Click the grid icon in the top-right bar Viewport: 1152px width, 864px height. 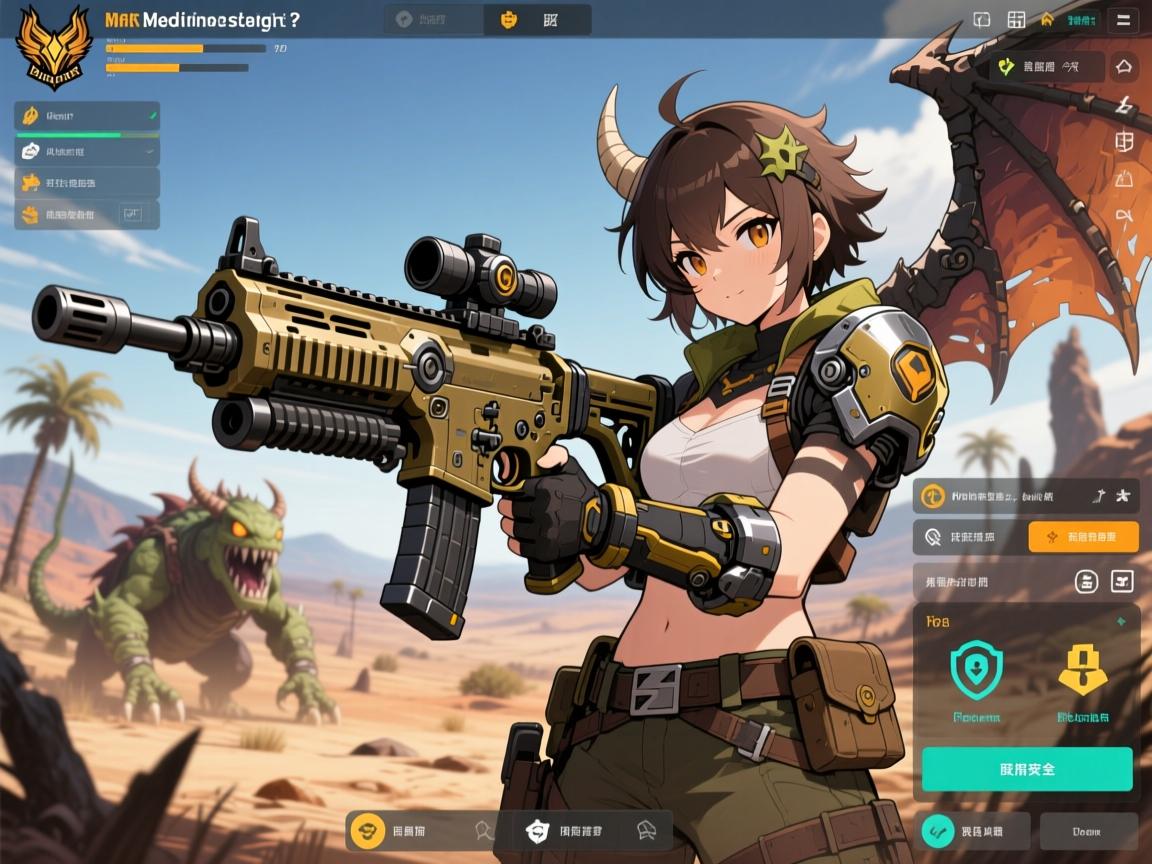click(x=1016, y=19)
